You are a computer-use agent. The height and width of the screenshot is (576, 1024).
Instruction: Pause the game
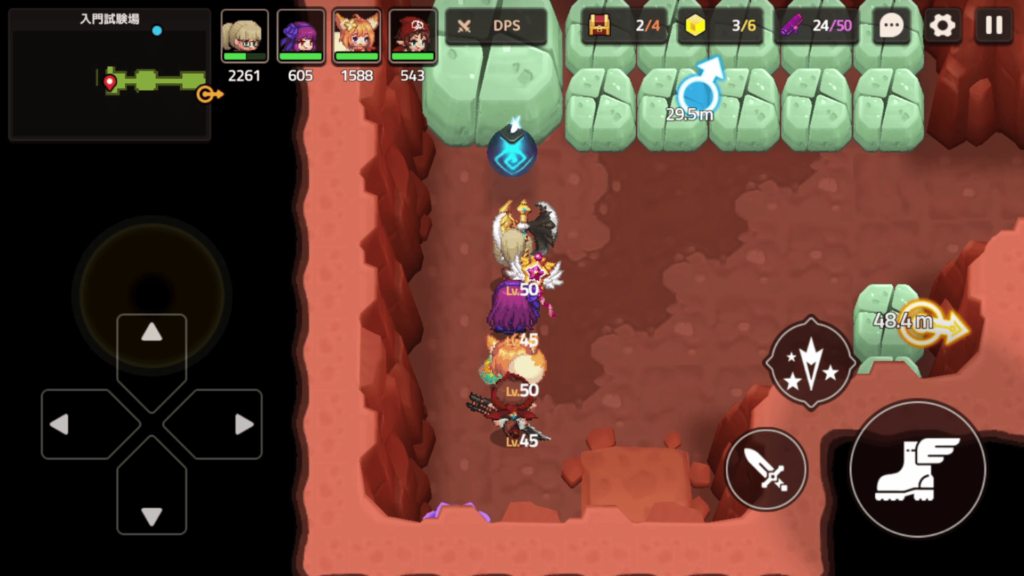pos(994,26)
